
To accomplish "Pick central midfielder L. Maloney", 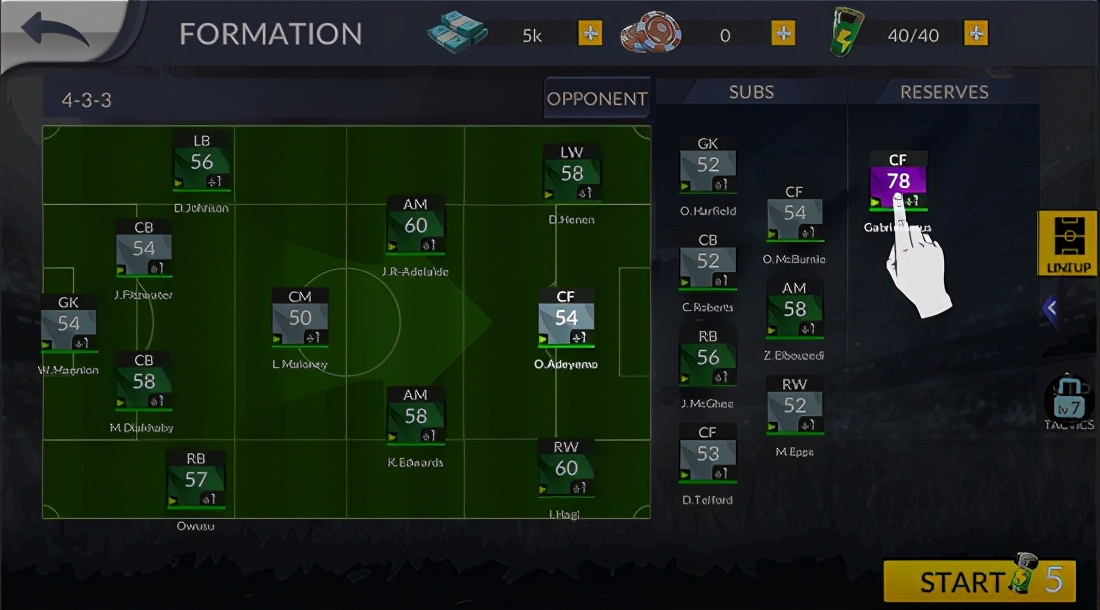I will coord(300,318).
